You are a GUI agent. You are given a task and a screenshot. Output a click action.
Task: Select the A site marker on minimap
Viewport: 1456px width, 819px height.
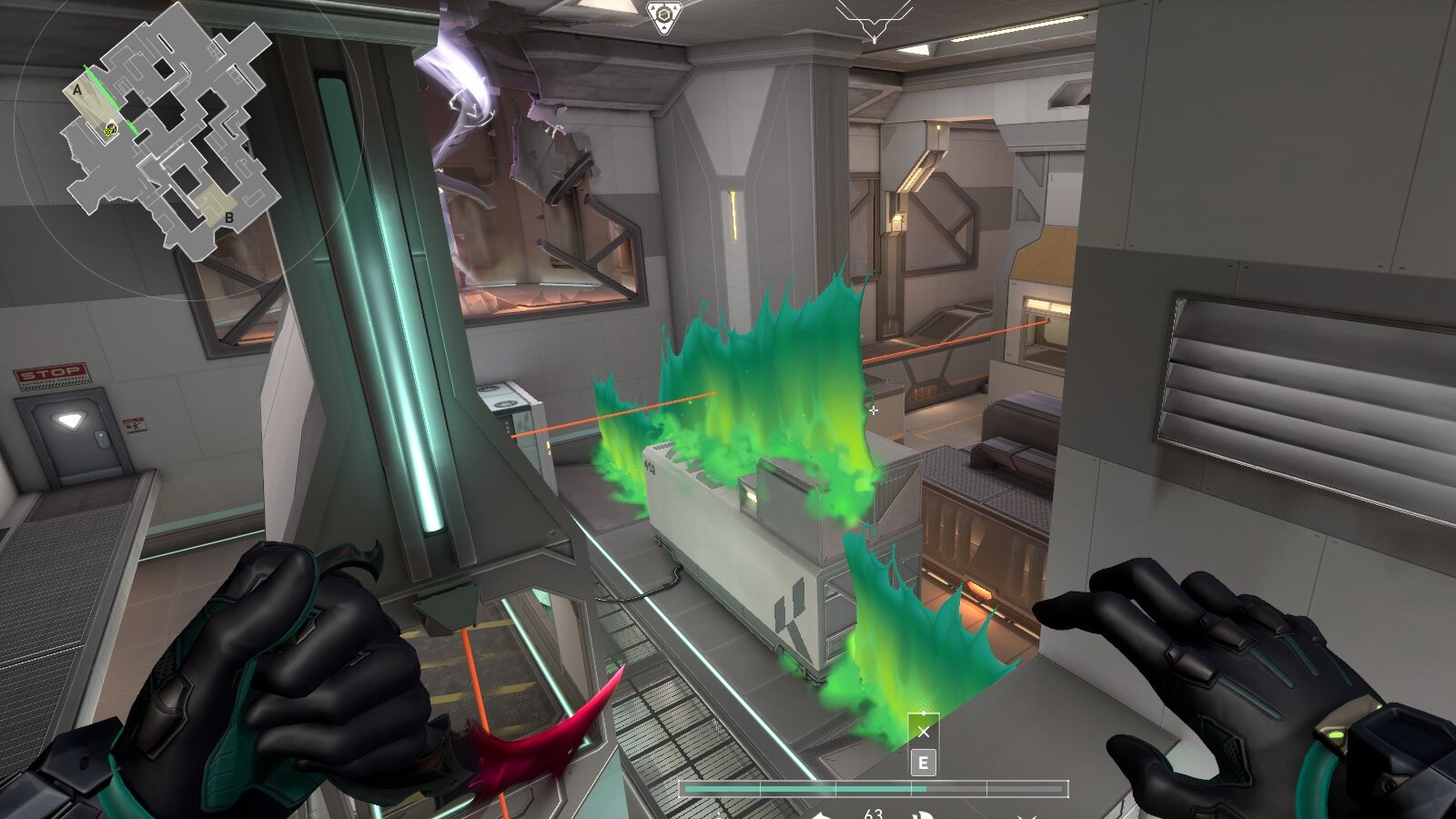[x=78, y=90]
